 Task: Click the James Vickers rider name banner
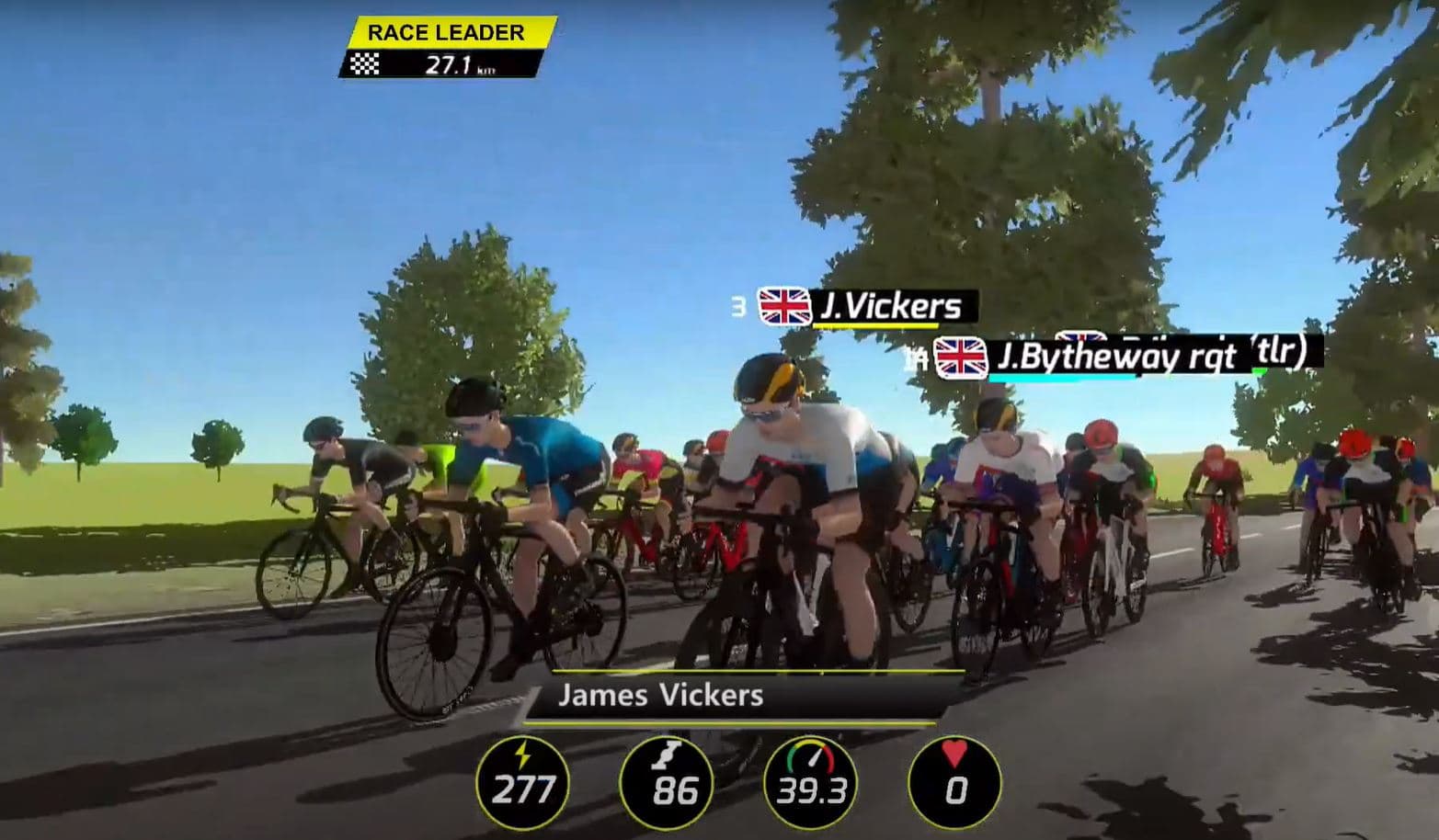(x=660, y=696)
